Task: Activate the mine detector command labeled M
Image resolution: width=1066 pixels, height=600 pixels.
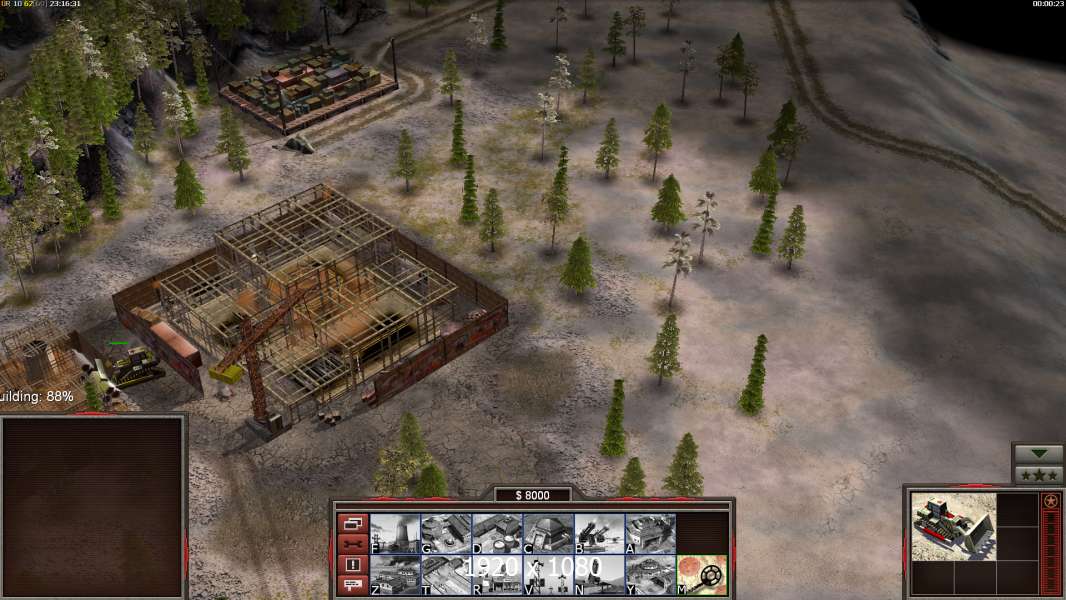Action: [701, 574]
